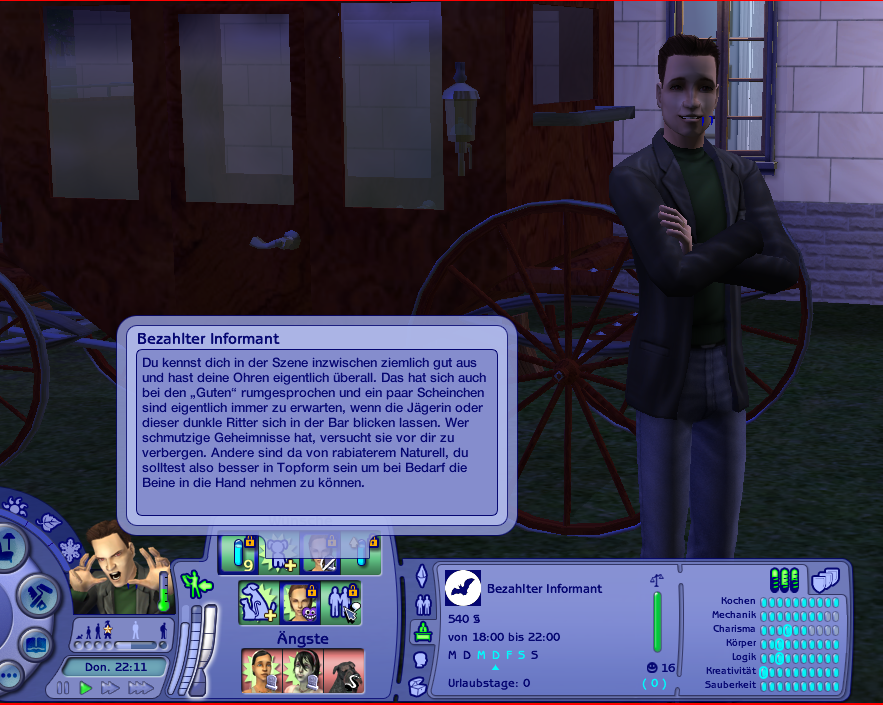Switch to double fast-forward speed
883x705 pixels.
[109, 688]
